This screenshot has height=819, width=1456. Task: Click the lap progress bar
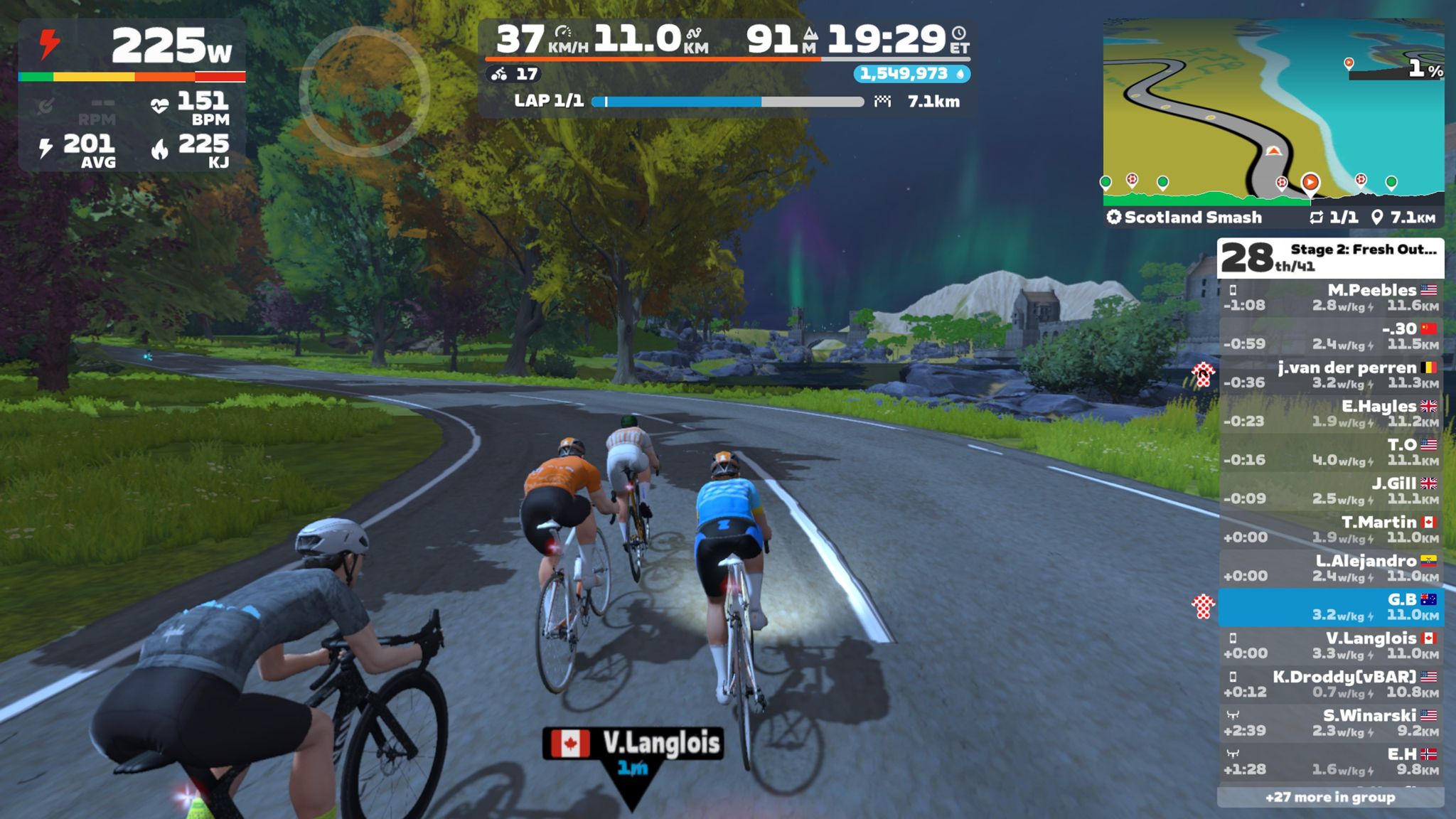[727, 102]
